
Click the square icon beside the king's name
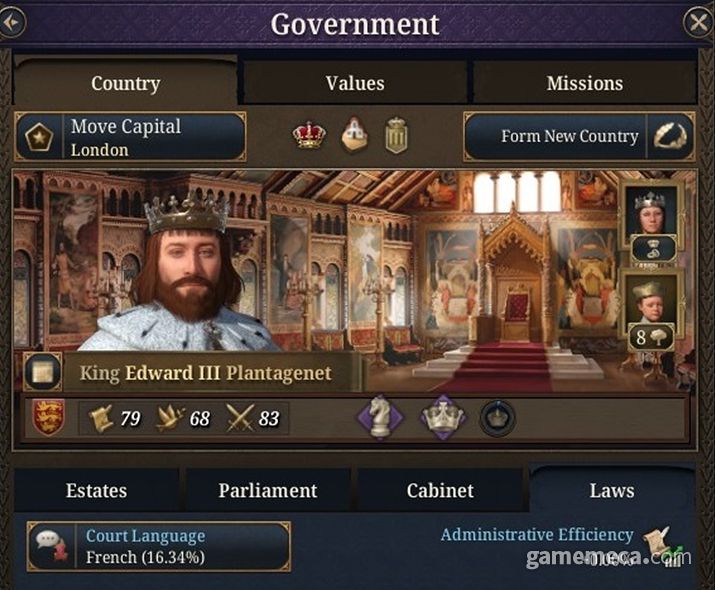point(42,372)
